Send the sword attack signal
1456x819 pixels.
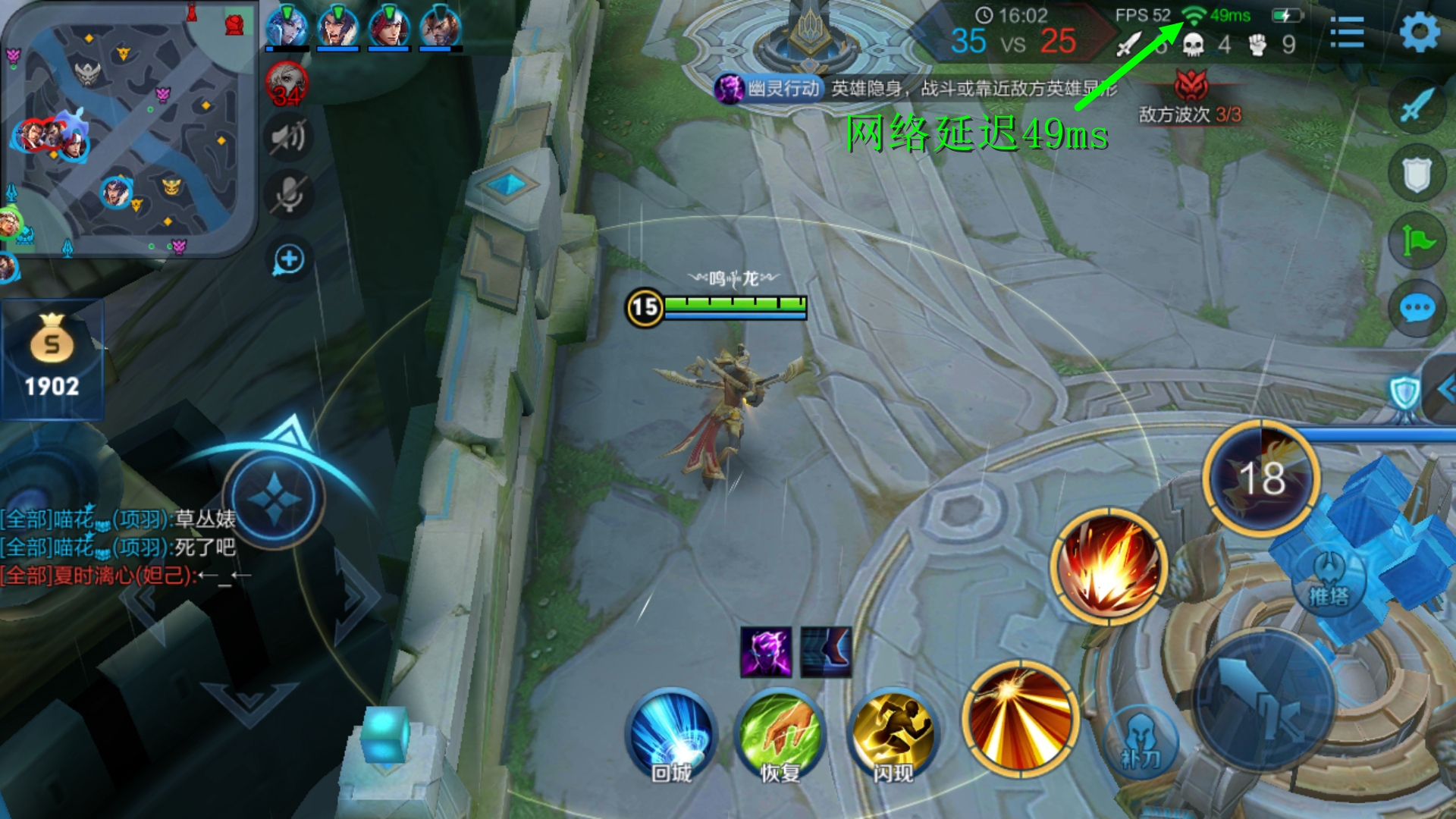[1417, 105]
